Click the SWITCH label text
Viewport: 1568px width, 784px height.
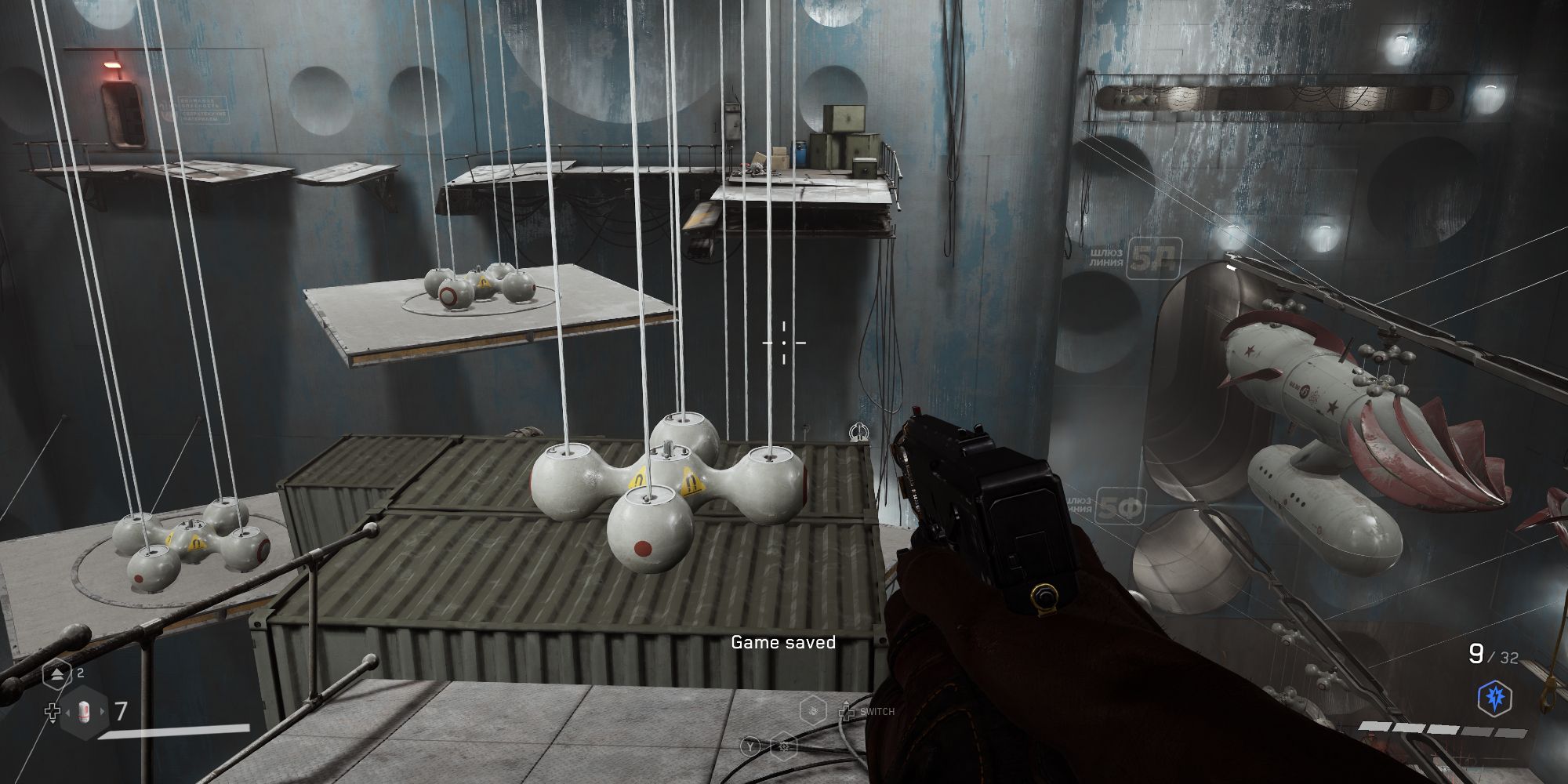(878, 712)
